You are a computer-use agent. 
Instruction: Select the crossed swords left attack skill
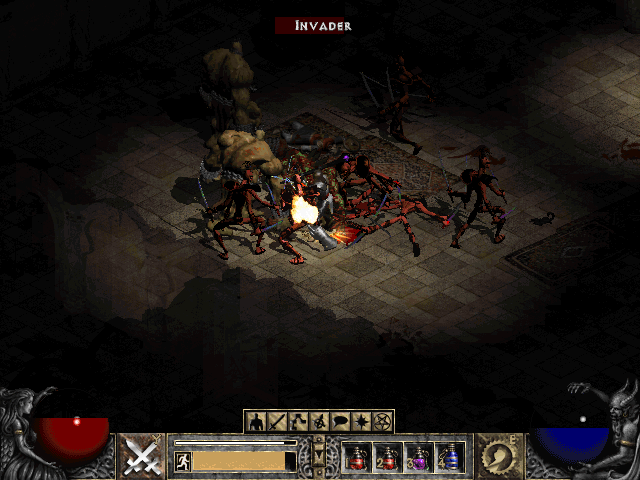(143, 457)
